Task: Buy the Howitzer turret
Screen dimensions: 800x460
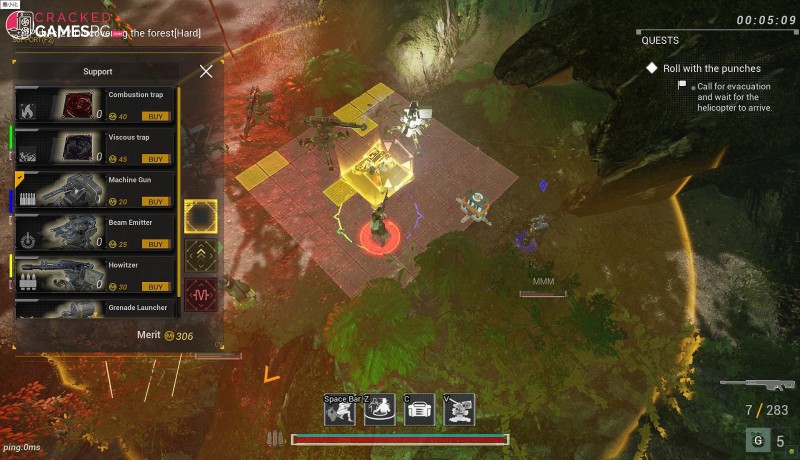Action: tap(156, 287)
